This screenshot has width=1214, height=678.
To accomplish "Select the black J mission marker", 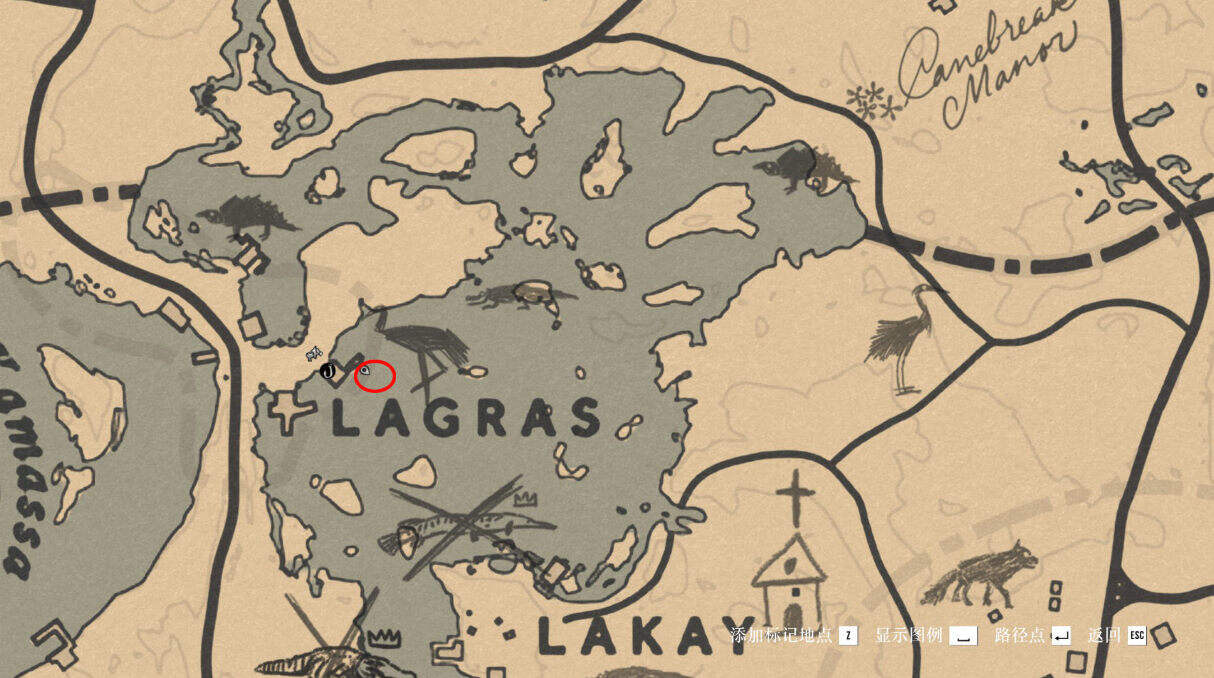I will click(x=327, y=371).
